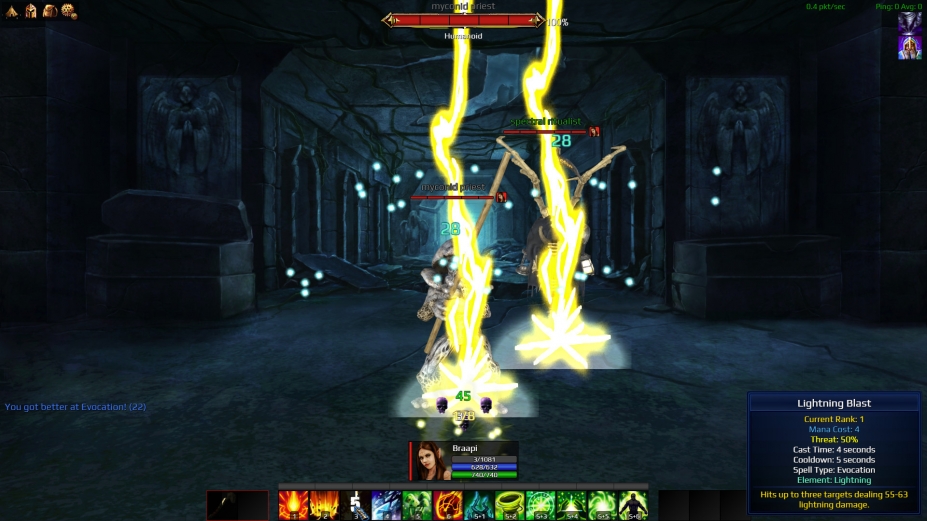This screenshot has height=521, width=927.
Task: Cast the flame spell in hotbar slot 1
Action: (x=292, y=505)
